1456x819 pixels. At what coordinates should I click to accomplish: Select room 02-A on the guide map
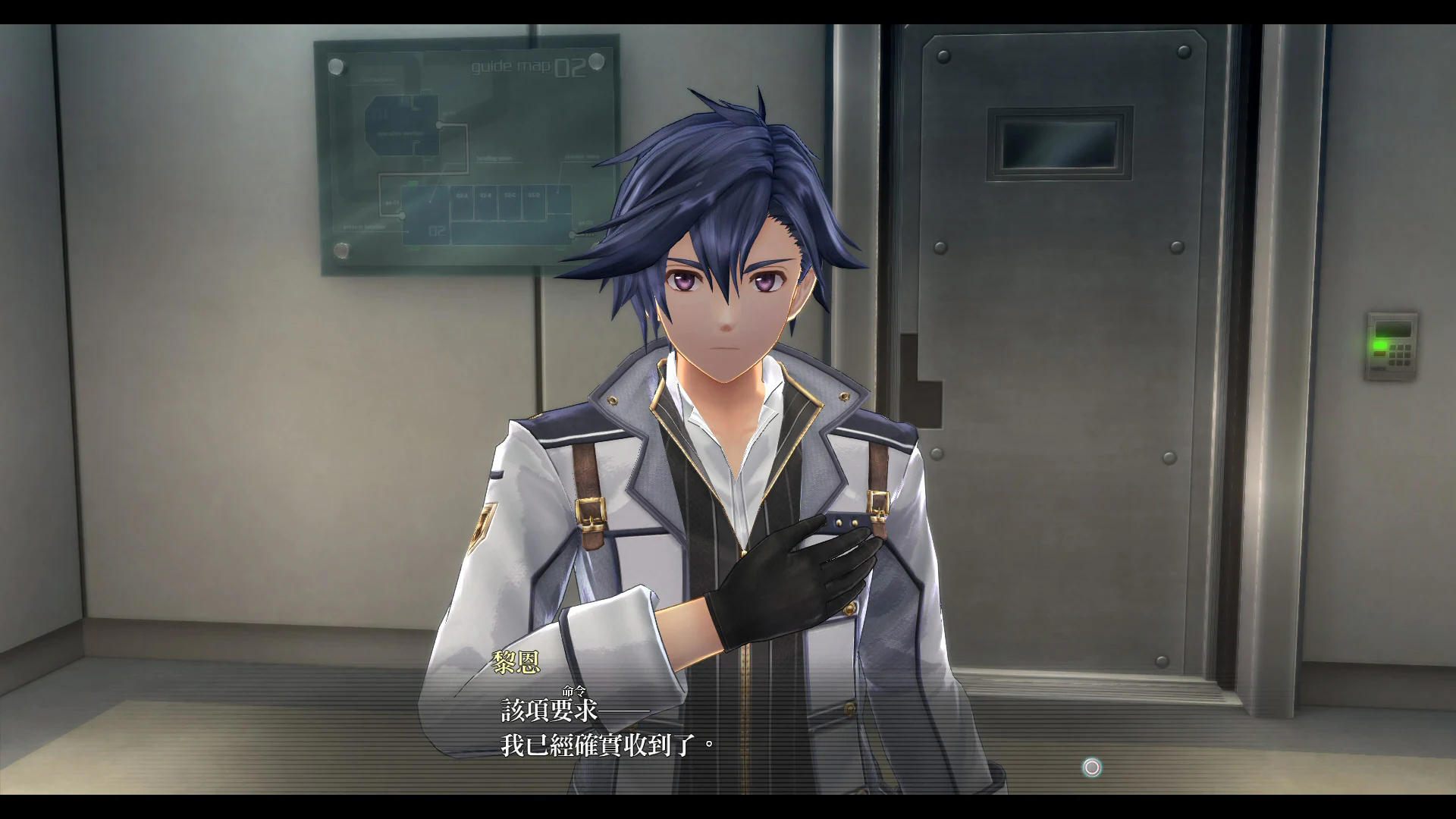(462, 196)
